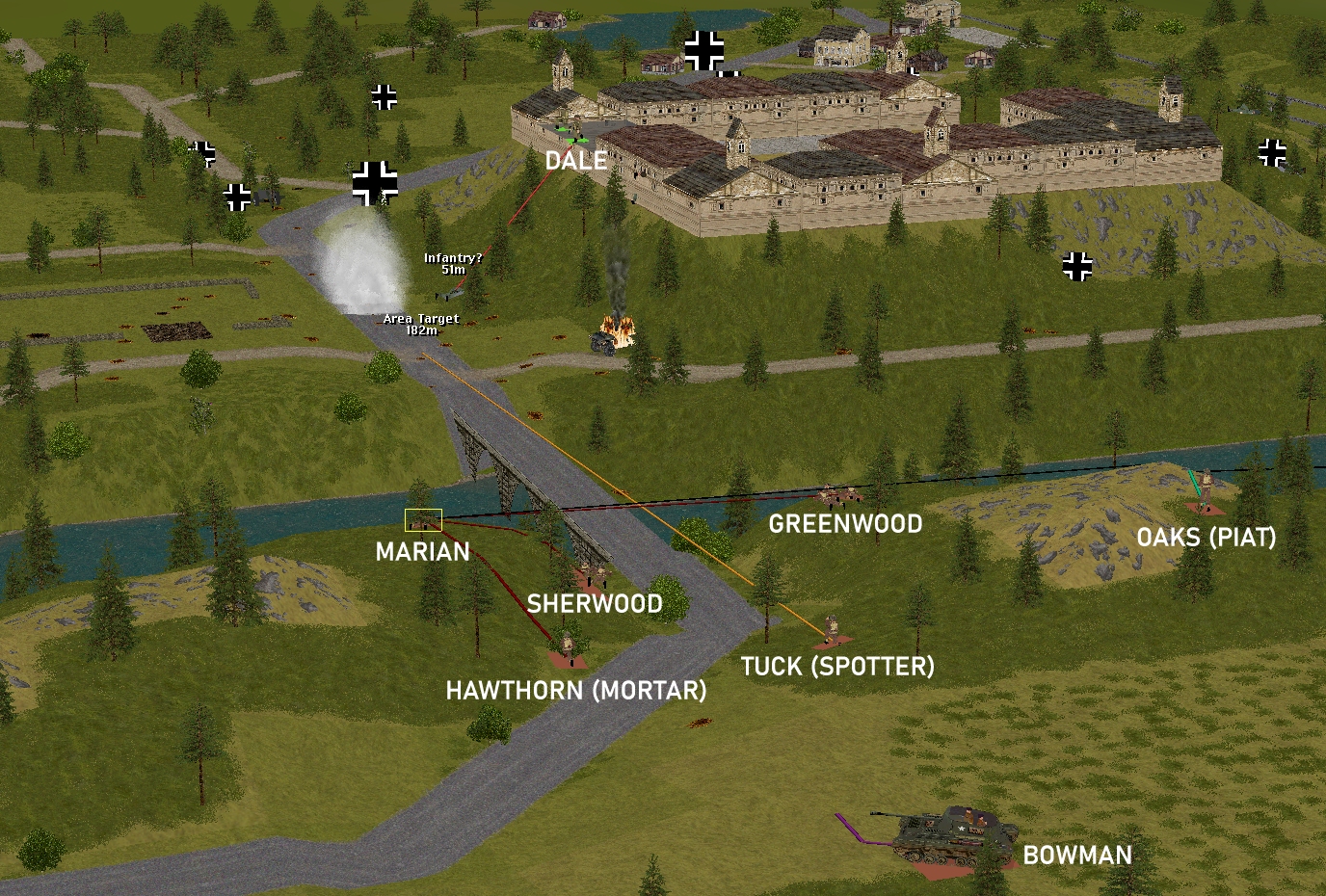Select Tuck the spotter unit

(831, 630)
